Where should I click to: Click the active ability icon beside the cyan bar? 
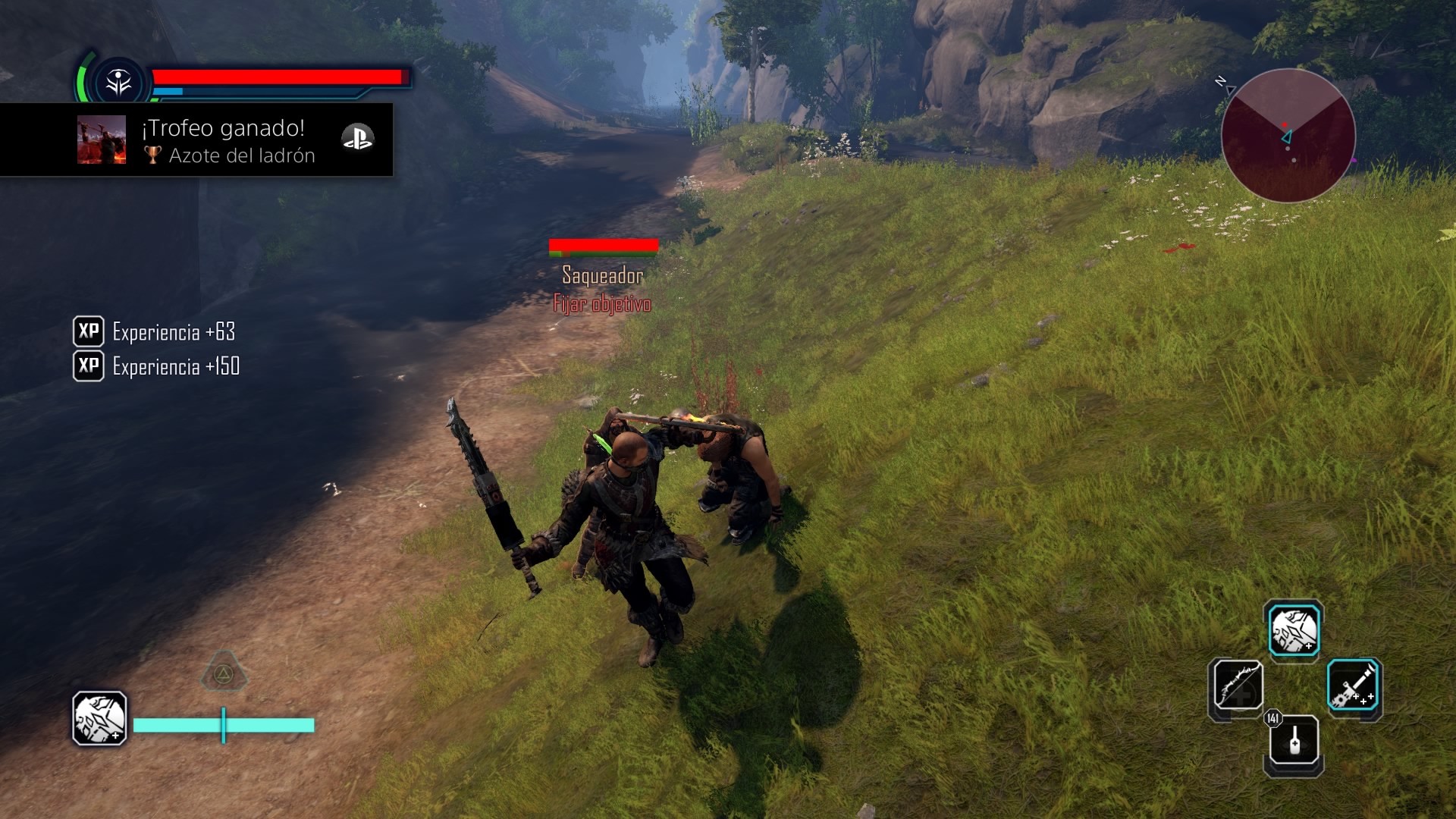(x=99, y=718)
